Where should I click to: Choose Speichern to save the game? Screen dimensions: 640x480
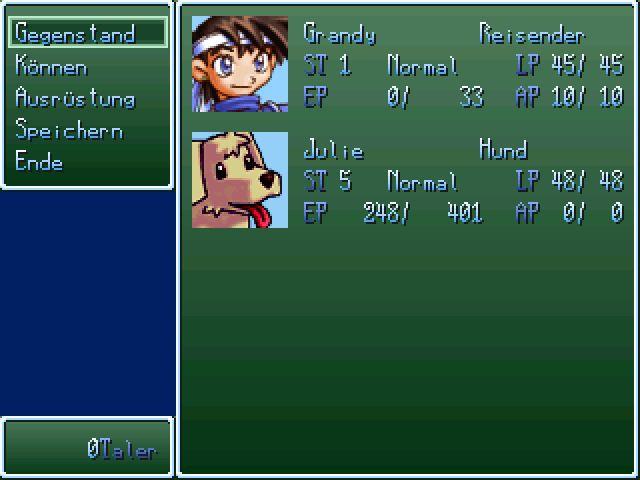[69, 131]
